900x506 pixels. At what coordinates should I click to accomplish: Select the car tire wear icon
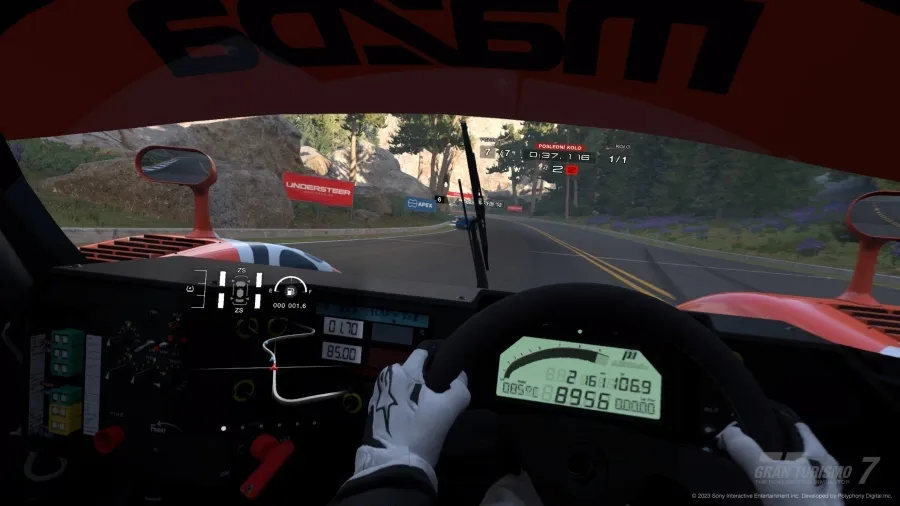pyautogui.click(x=240, y=290)
